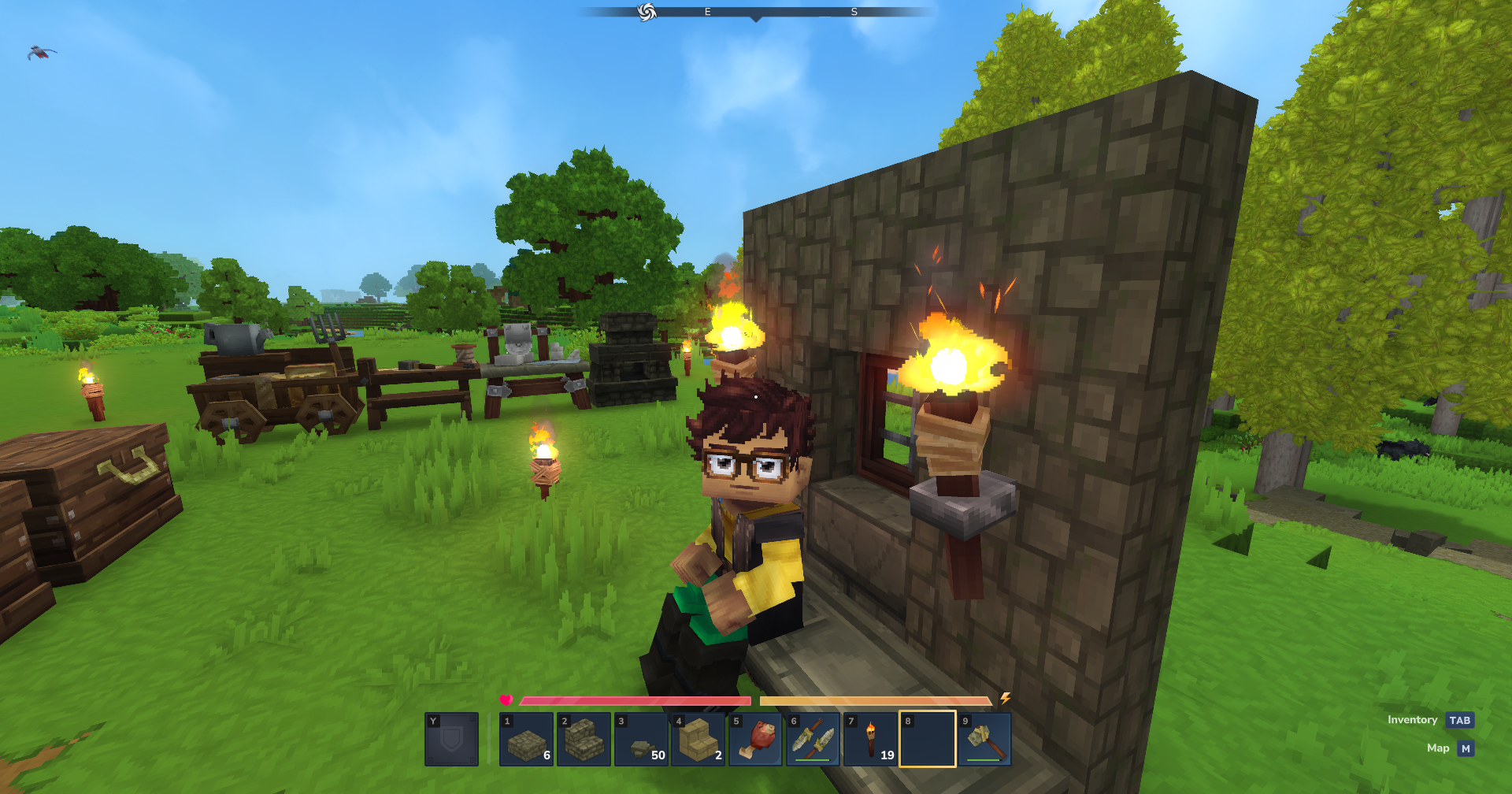Viewport: 1512px width, 794px height.
Task: Select the stone stairs in hotbar slot 2
Action: (583, 740)
